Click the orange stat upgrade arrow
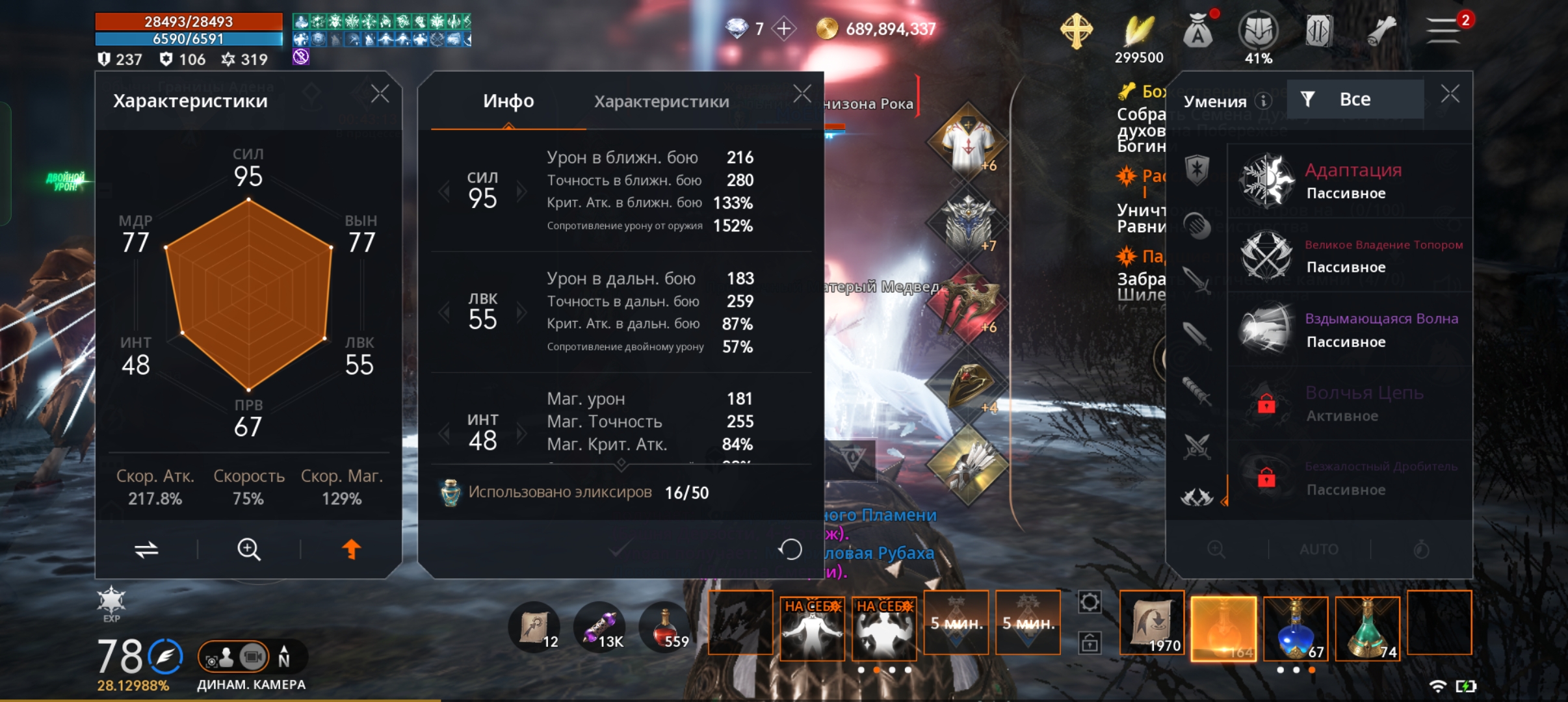The width and height of the screenshot is (1568, 702). point(351,549)
